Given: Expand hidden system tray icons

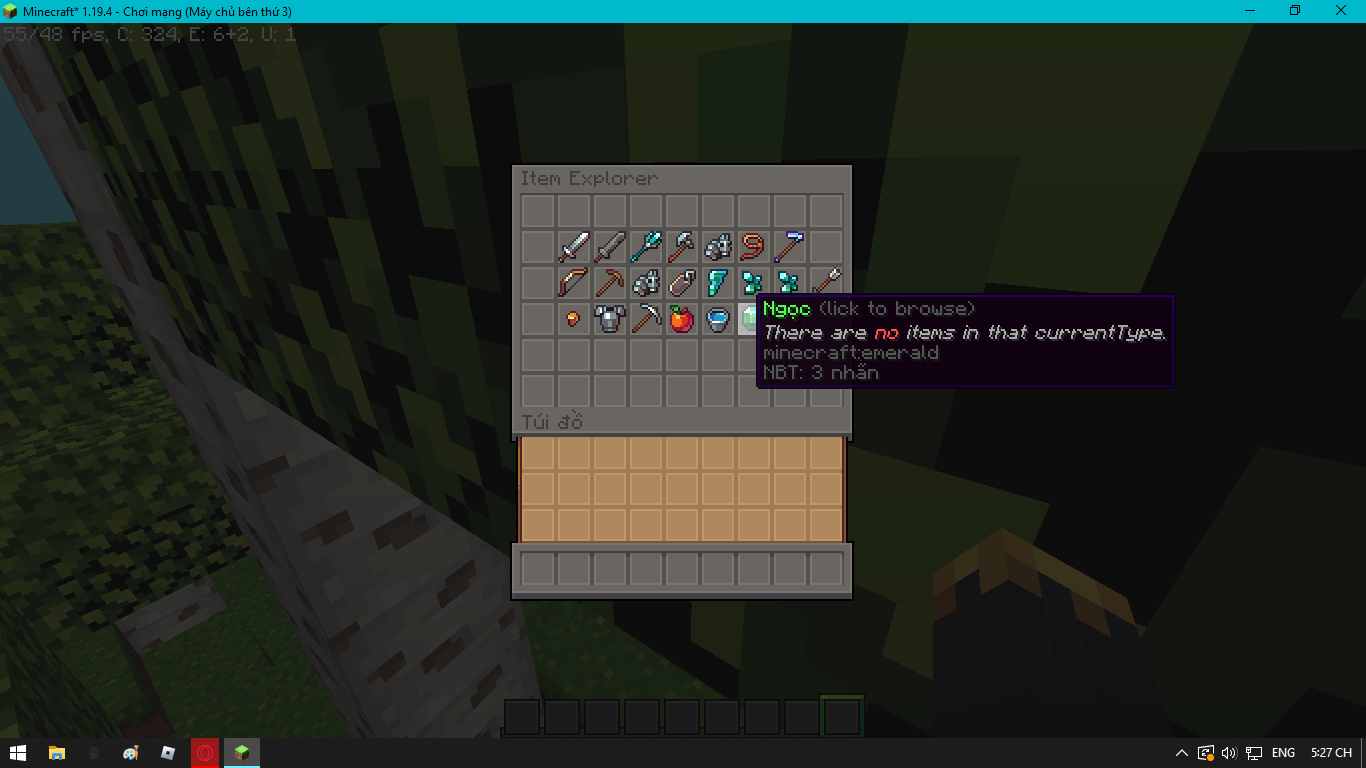Looking at the screenshot, I should point(1182,753).
